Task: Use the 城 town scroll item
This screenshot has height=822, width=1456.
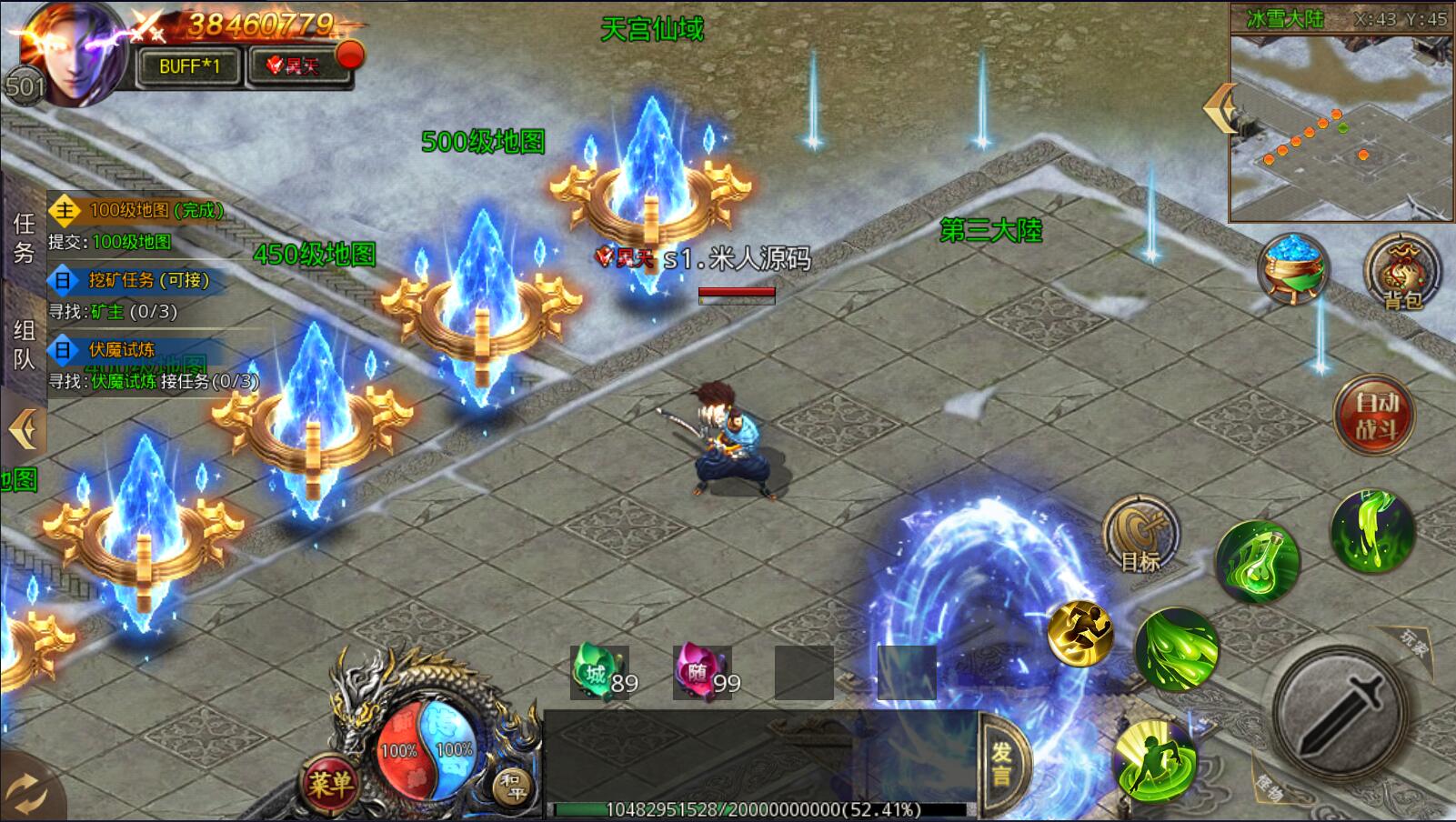Action: point(598,674)
